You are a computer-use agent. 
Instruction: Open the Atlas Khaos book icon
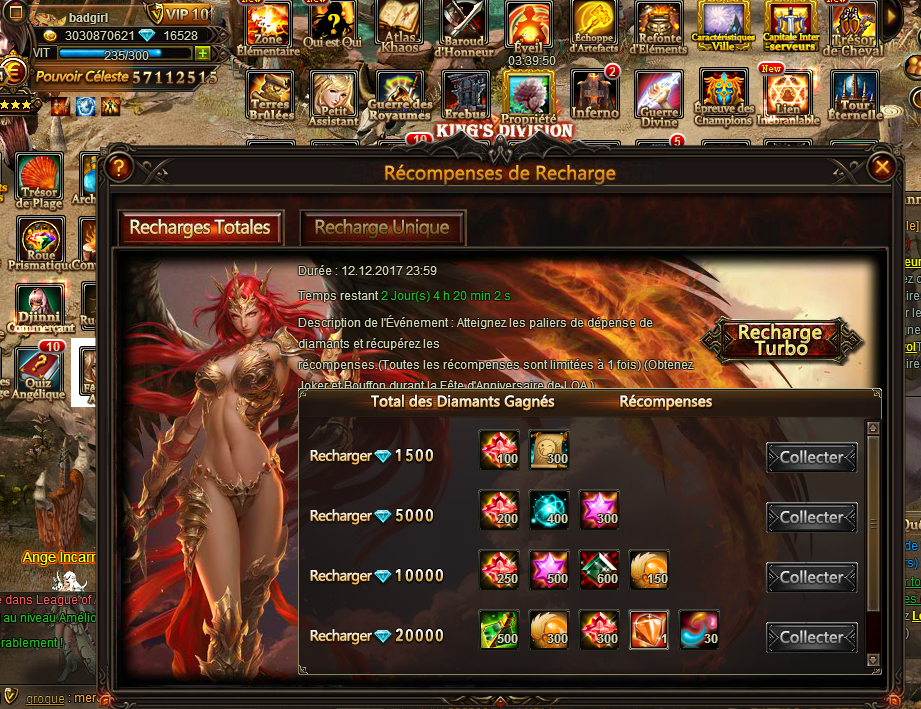tap(398, 28)
